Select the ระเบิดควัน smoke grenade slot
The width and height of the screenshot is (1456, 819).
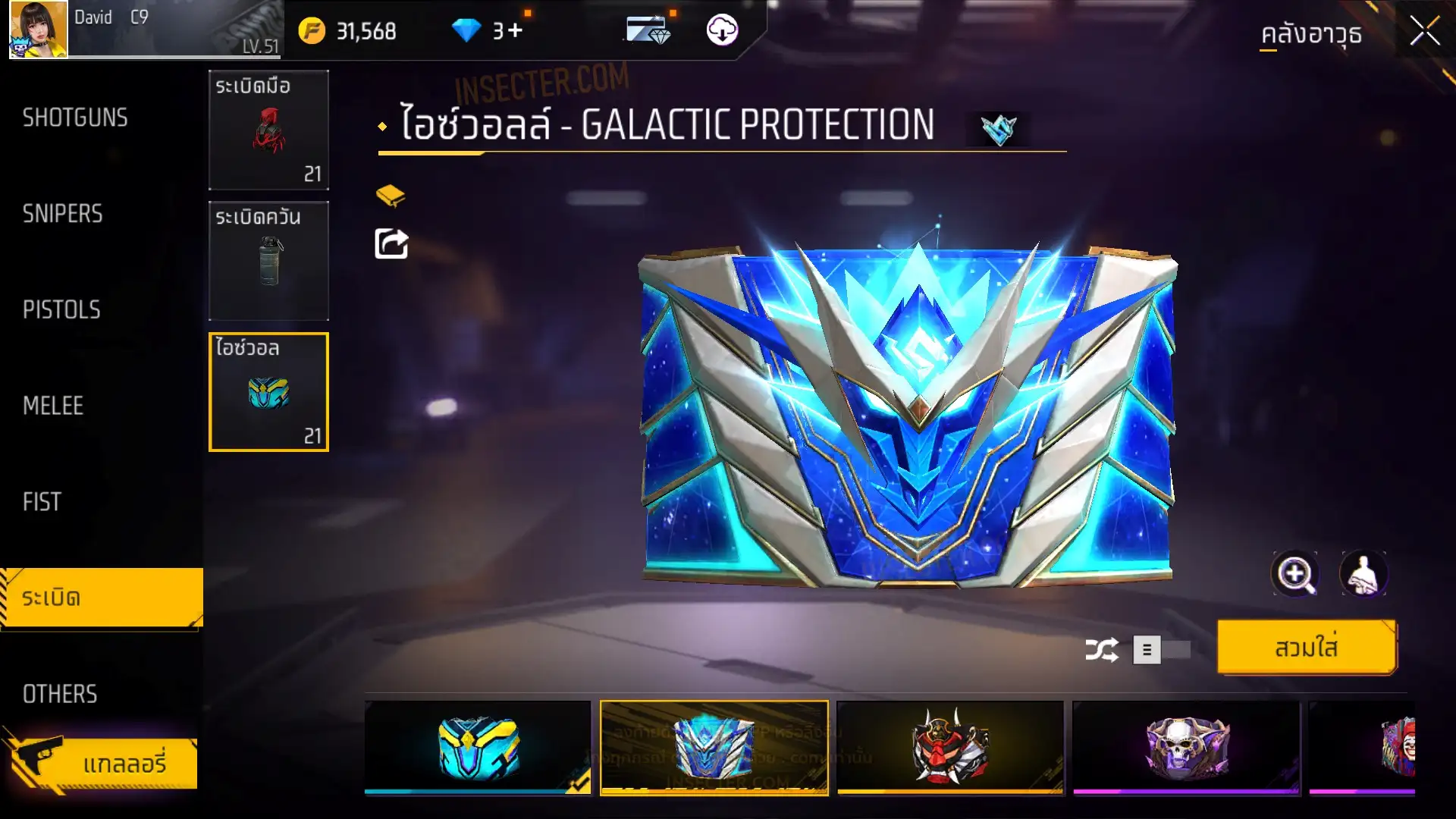[268, 260]
